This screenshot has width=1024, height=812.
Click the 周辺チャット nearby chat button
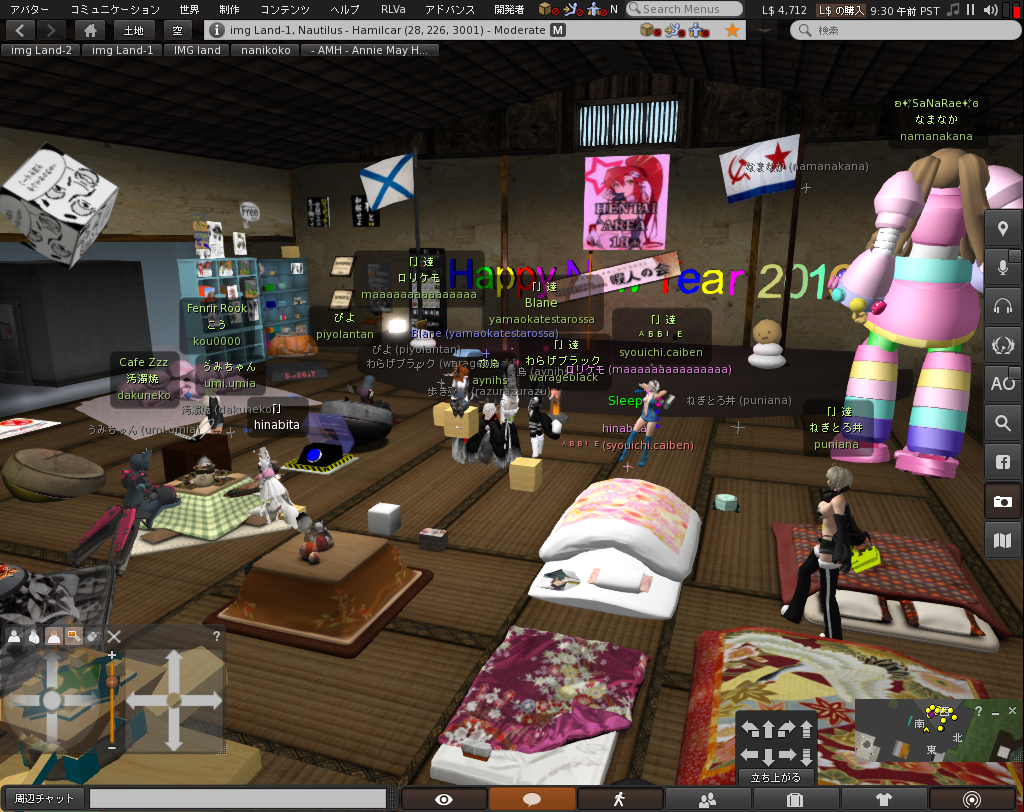[x=44, y=798]
